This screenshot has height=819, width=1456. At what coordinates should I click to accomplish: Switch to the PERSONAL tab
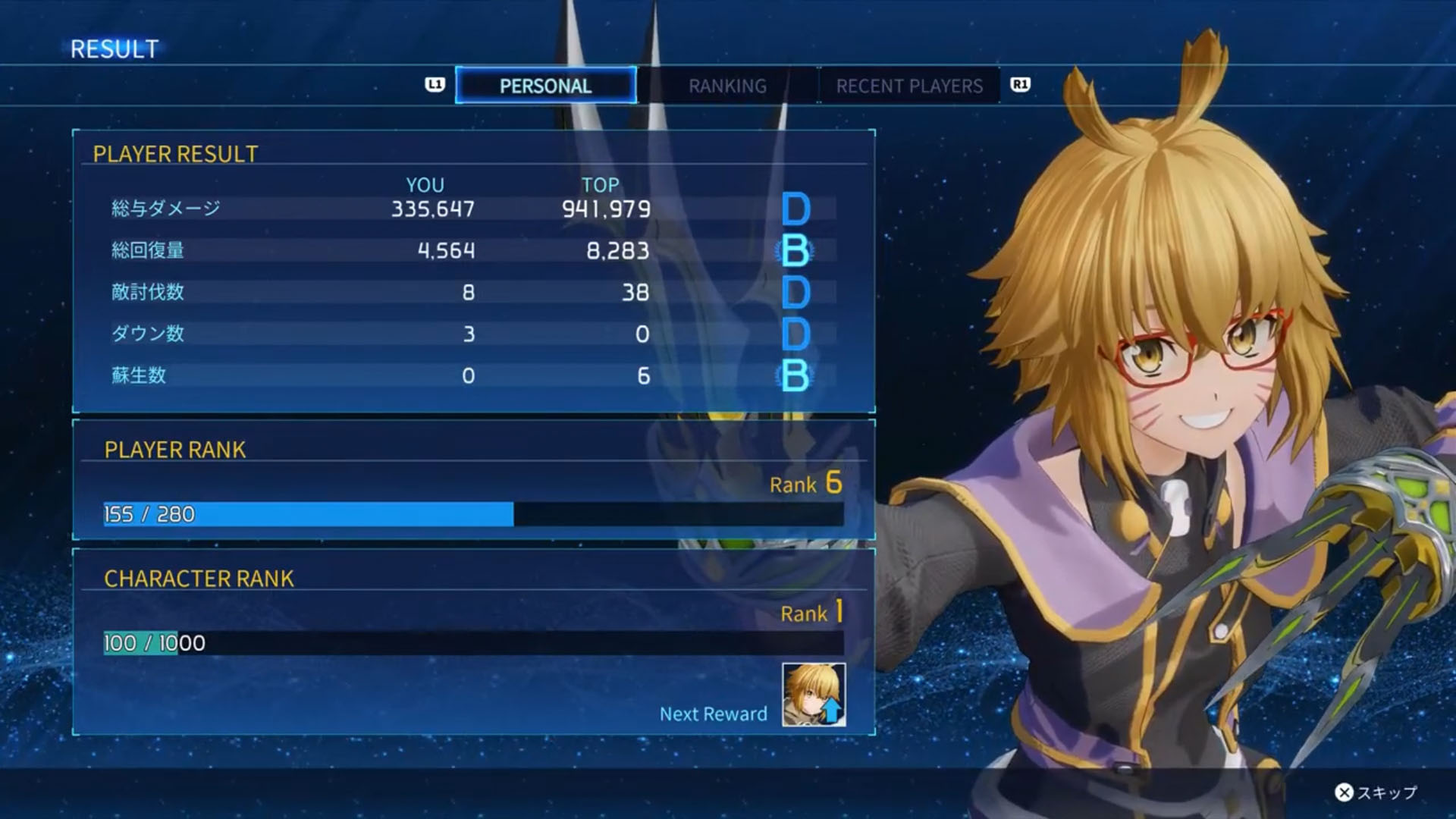pyautogui.click(x=545, y=86)
